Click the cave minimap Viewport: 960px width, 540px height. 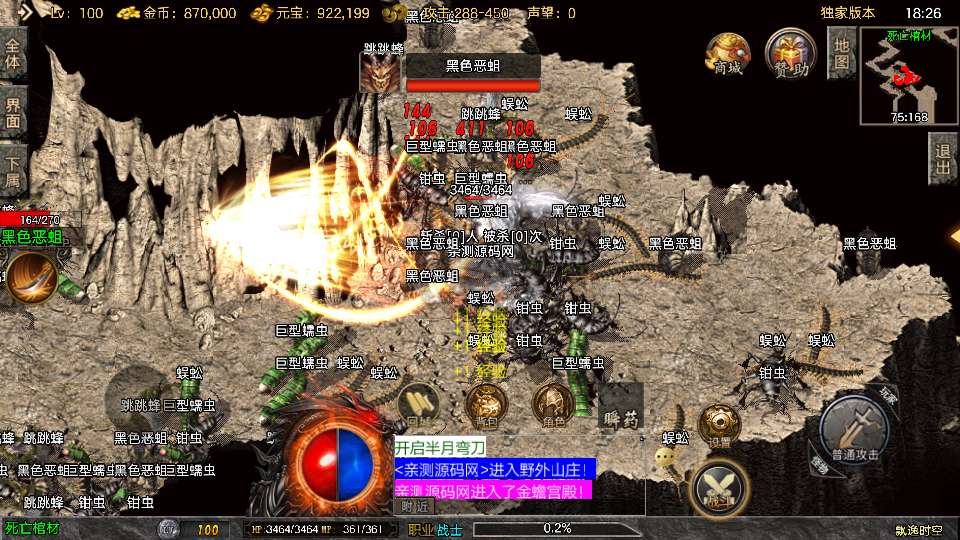click(908, 76)
